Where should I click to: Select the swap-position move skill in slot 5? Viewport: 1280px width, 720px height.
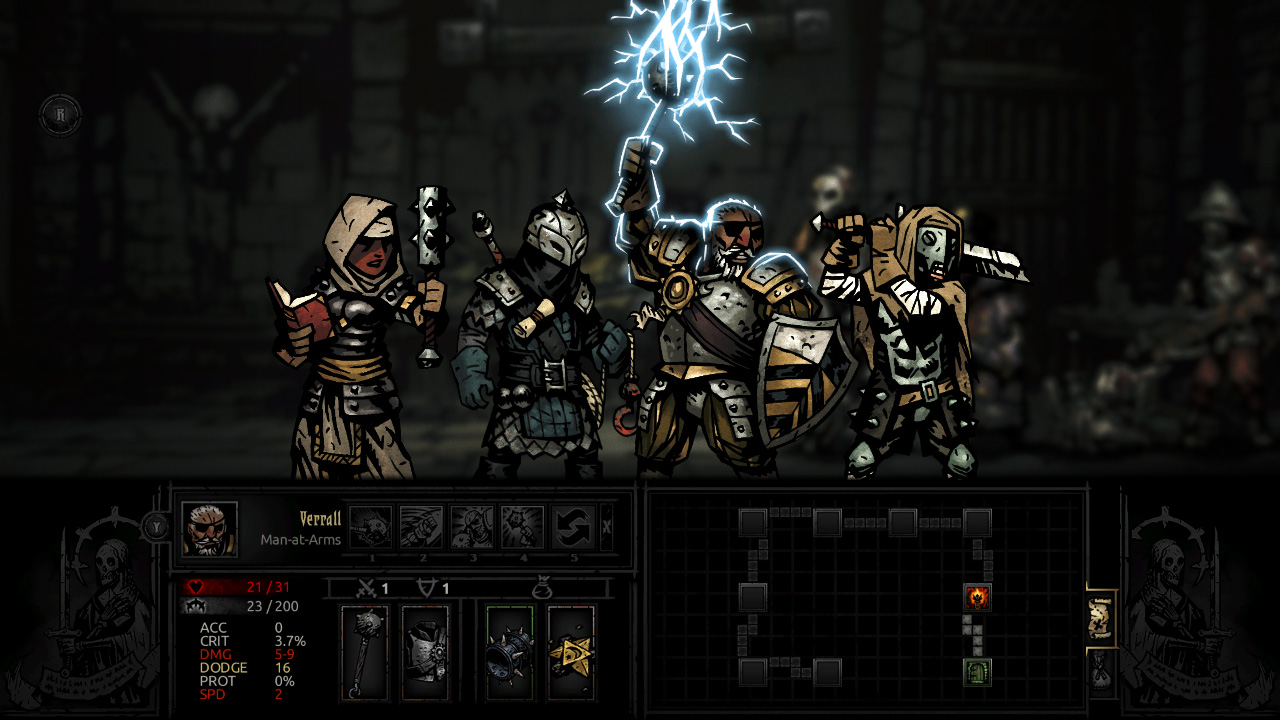tap(575, 527)
